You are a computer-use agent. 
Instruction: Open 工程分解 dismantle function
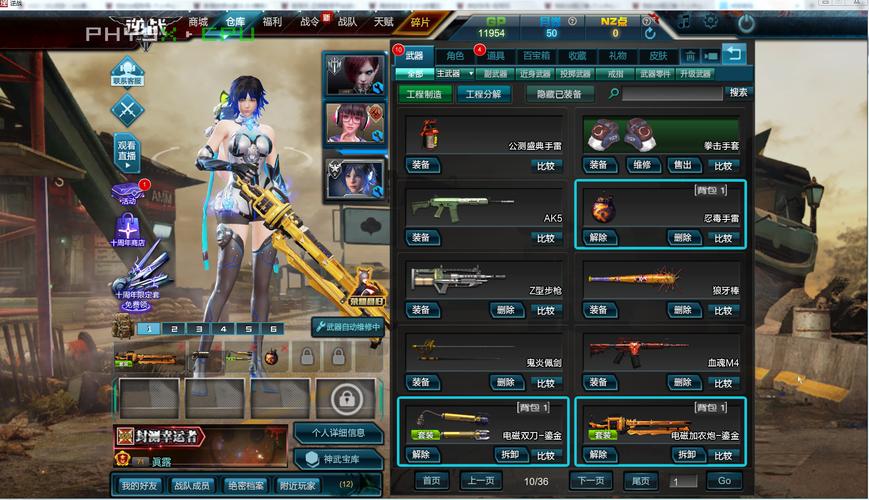pyautogui.click(x=484, y=94)
